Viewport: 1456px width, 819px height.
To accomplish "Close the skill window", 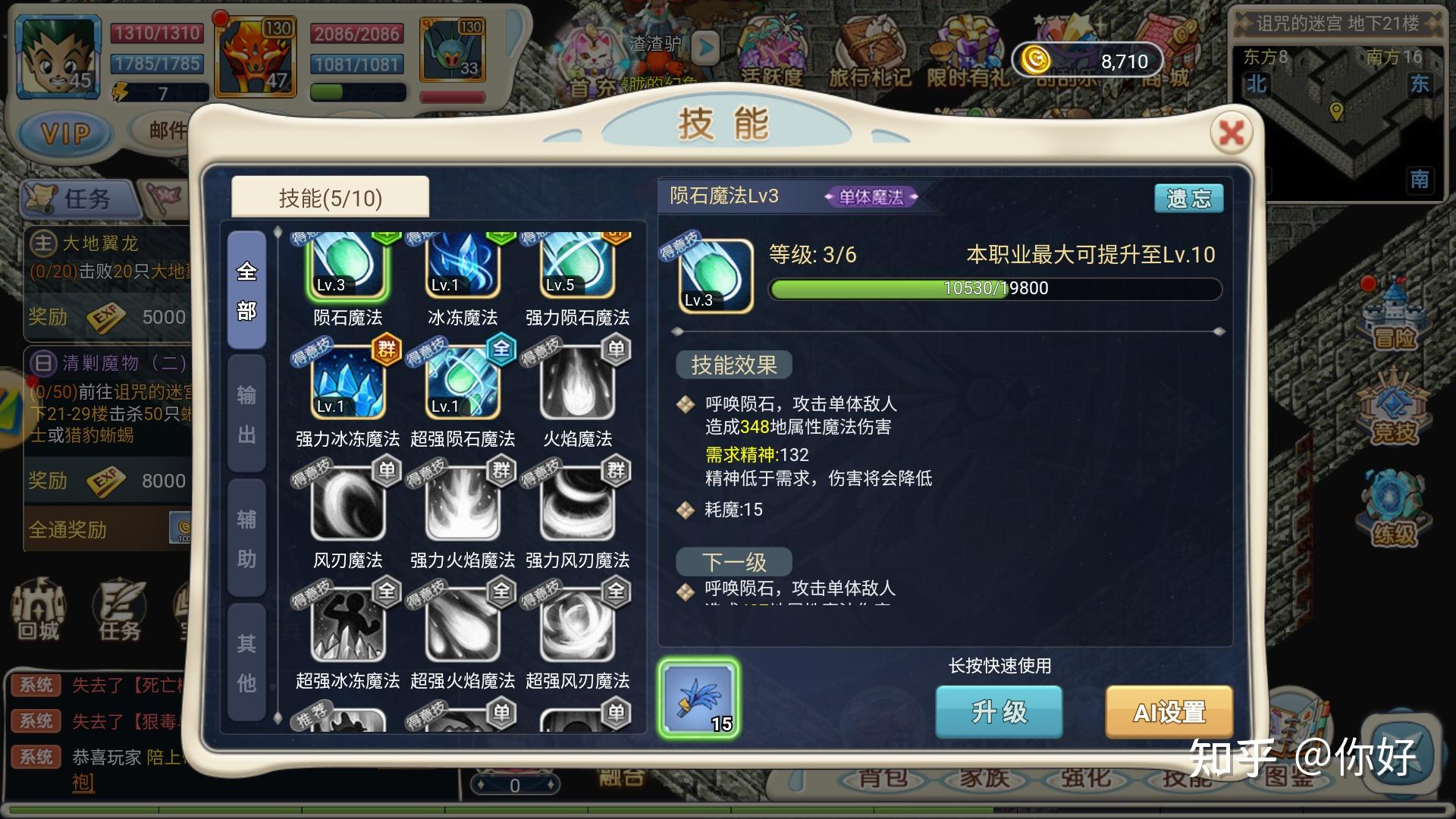I will coord(1231,133).
